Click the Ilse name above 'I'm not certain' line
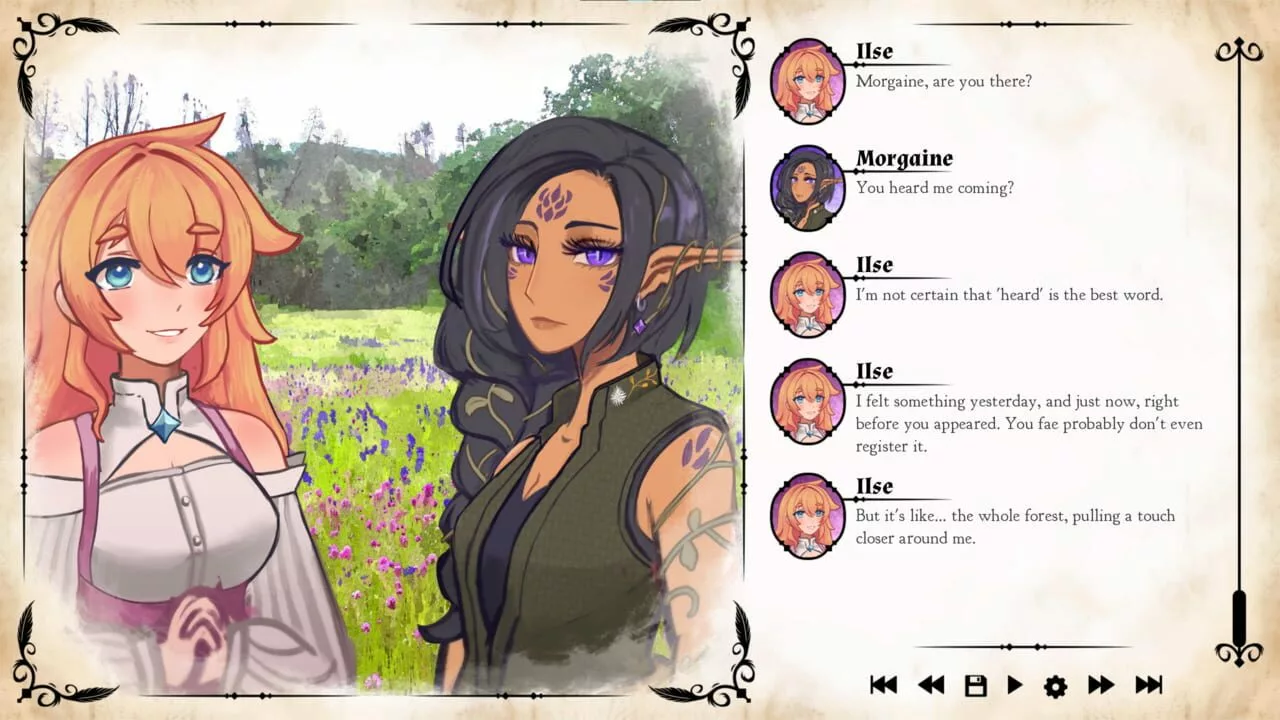Screen dimensions: 1280x720 pyautogui.click(x=874, y=265)
